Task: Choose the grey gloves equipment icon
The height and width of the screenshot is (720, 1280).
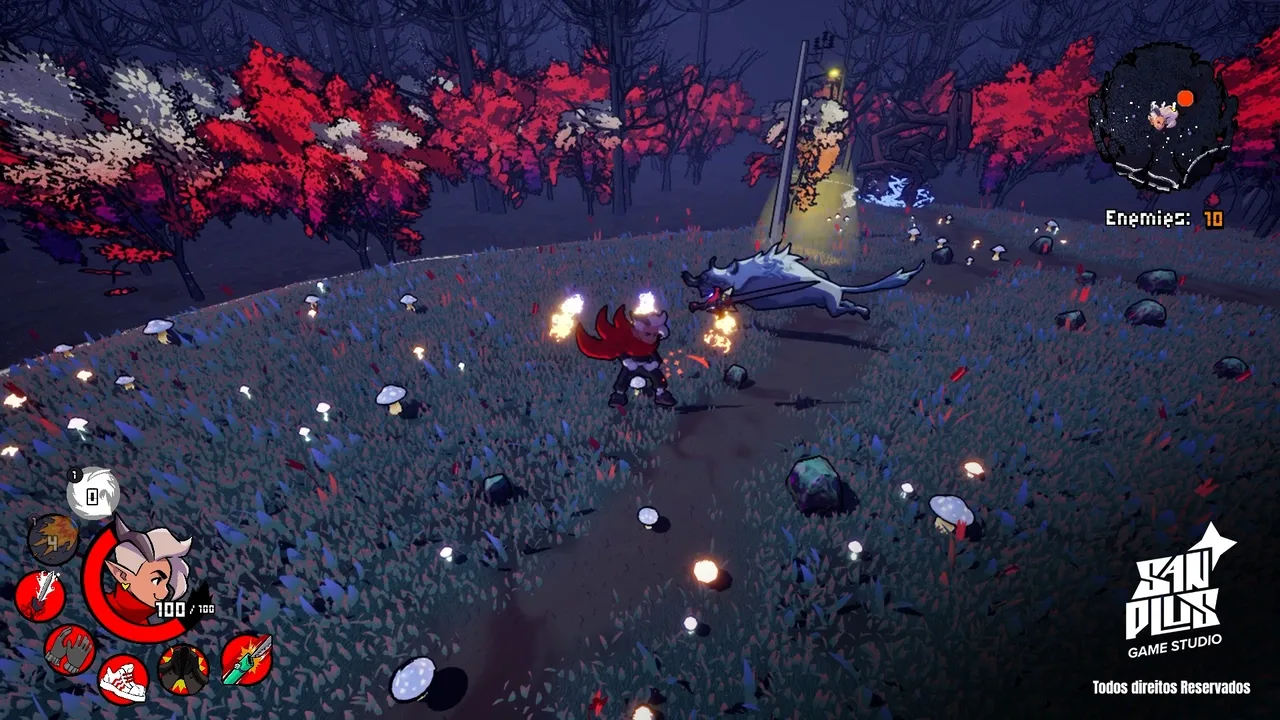Action: (x=70, y=649)
